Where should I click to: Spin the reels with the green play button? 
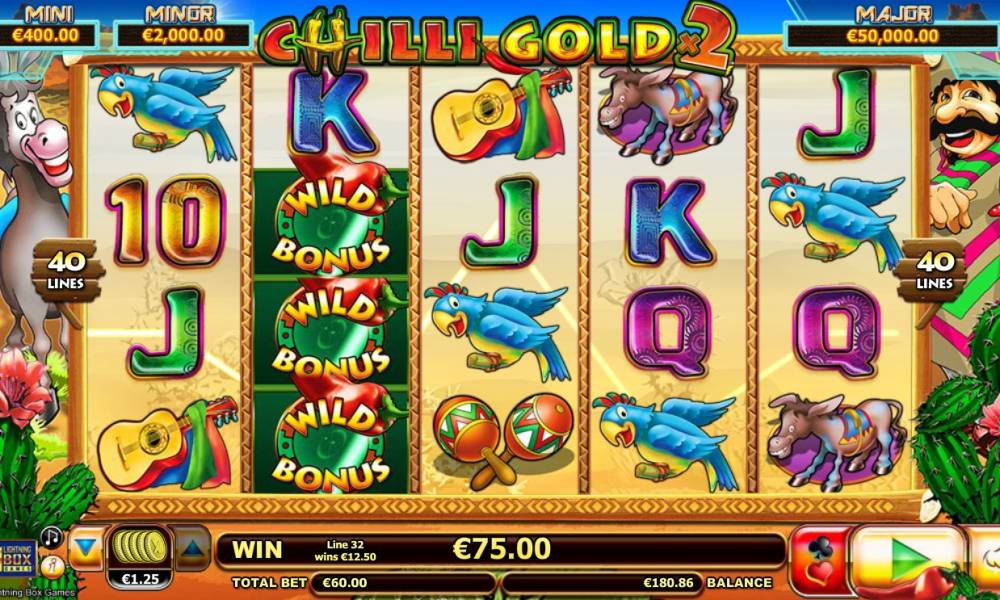click(908, 553)
